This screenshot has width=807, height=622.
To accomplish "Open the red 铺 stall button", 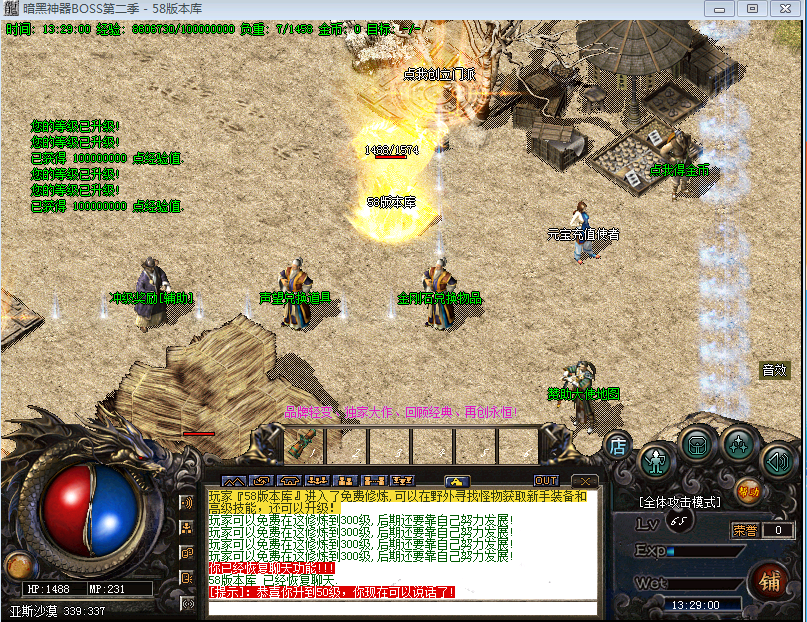I will [770, 580].
